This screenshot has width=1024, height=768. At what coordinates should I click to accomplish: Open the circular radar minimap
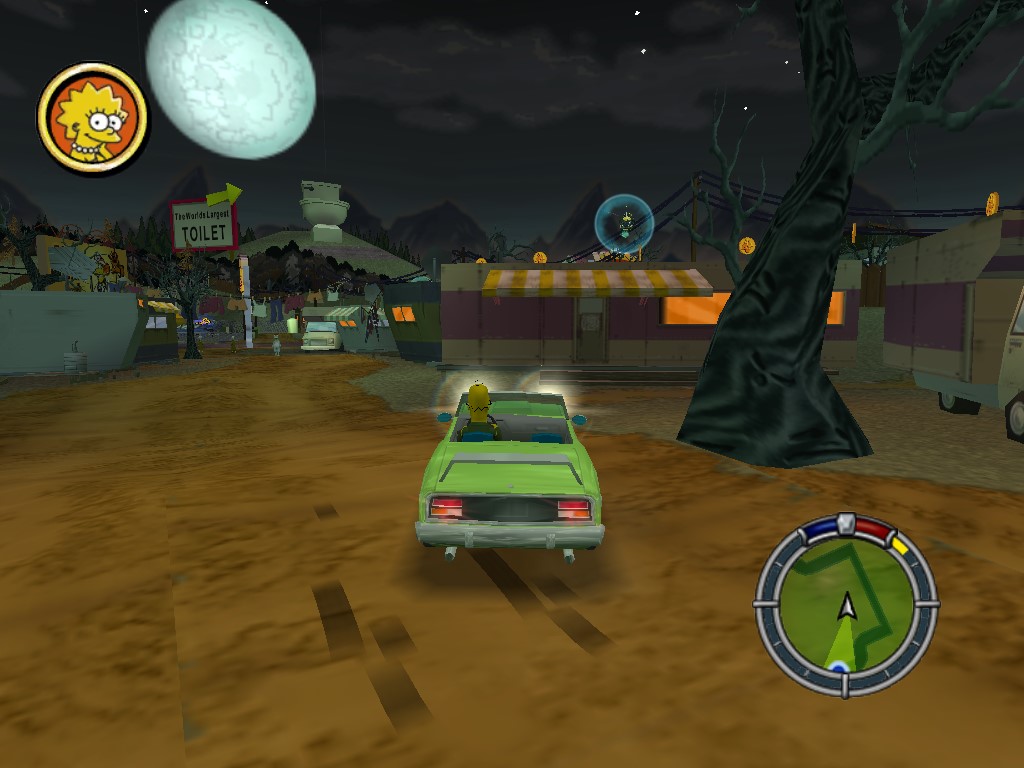click(x=846, y=606)
